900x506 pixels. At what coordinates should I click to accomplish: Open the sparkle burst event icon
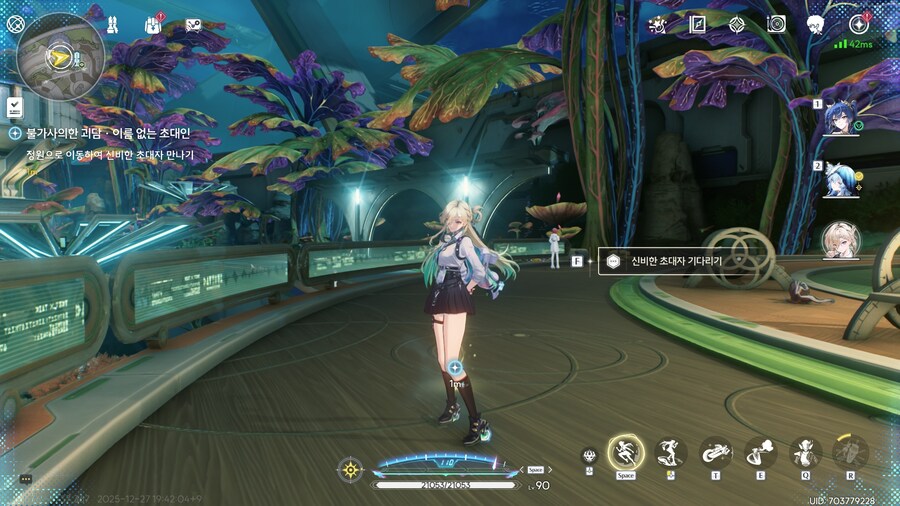coord(658,24)
